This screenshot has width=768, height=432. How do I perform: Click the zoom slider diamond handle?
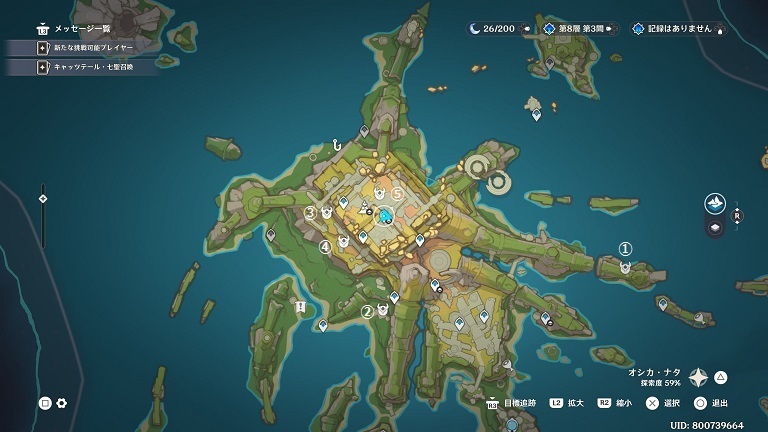42,198
